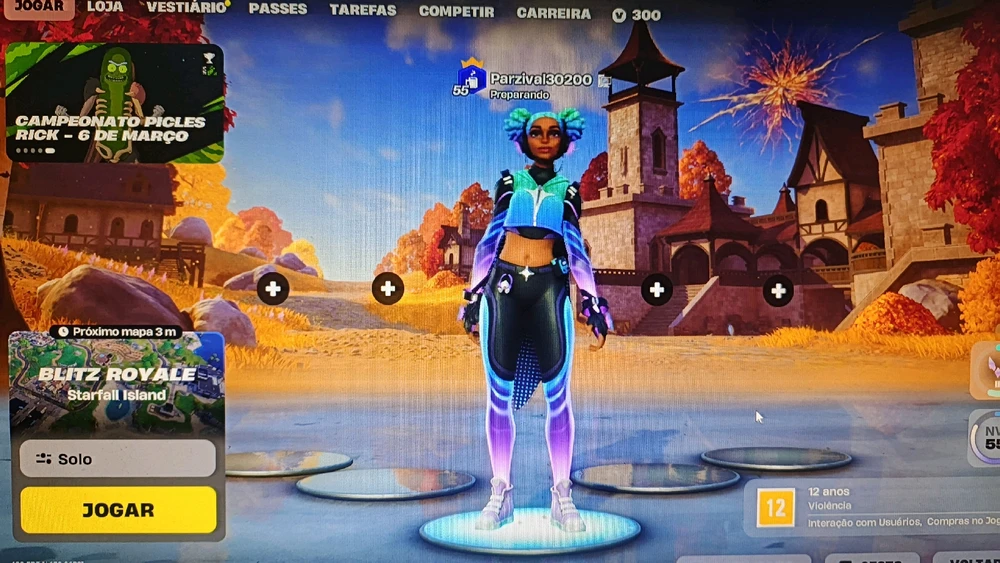The image size is (1000, 563).
Task: Open the PASSES tab
Action: tap(278, 9)
